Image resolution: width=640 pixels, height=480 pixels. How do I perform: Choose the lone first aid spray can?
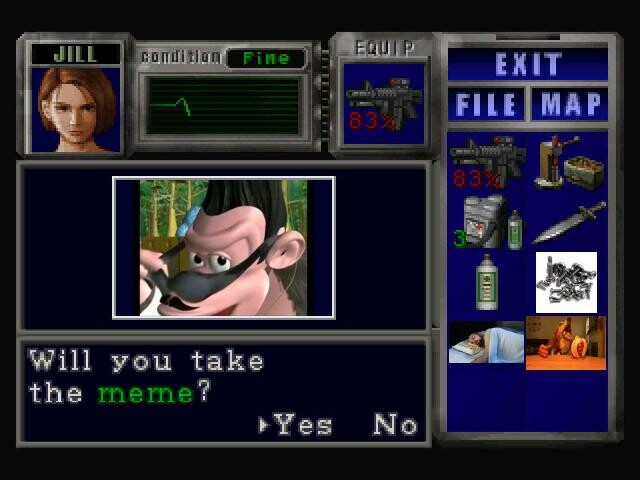pyautogui.click(x=488, y=282)
